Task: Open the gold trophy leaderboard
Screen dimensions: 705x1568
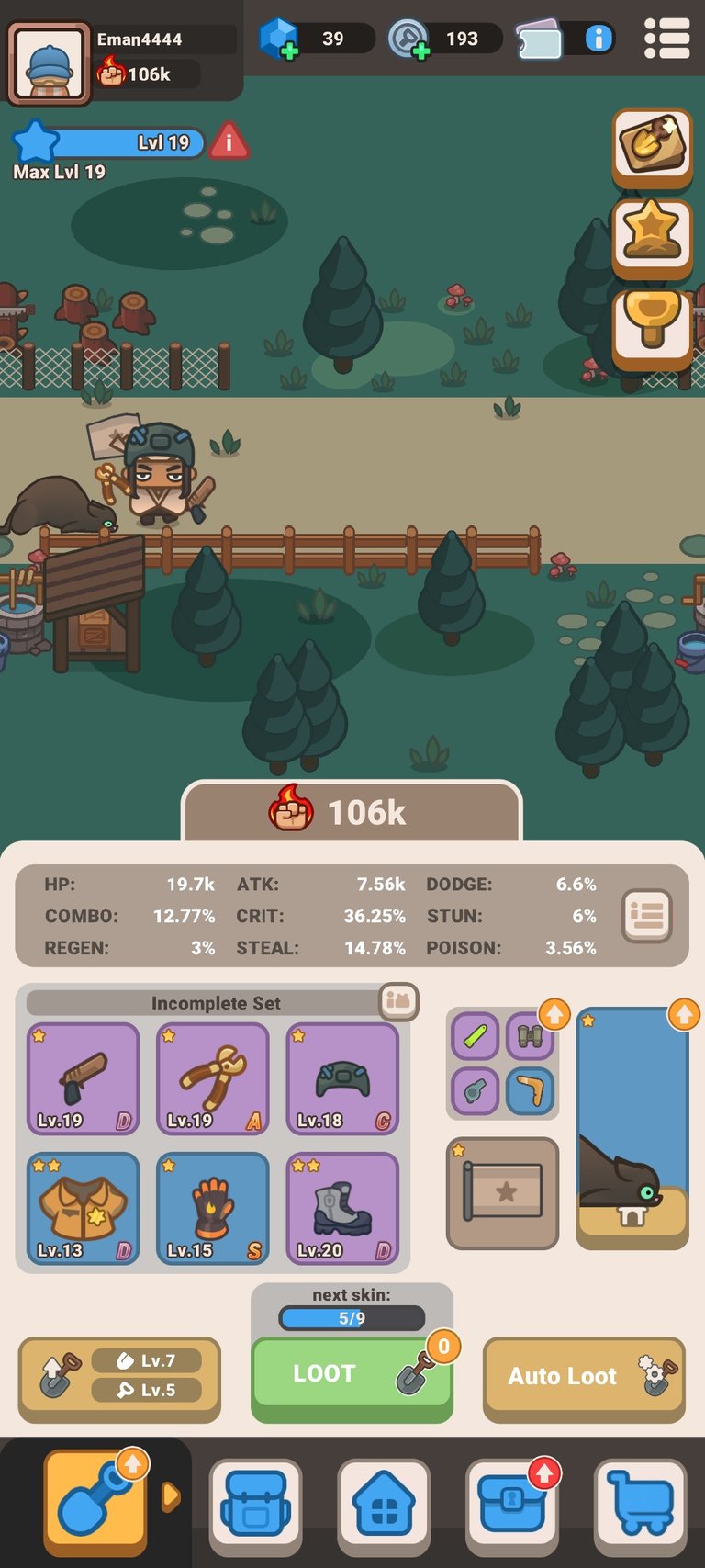Action: click(x=652, y=323)
